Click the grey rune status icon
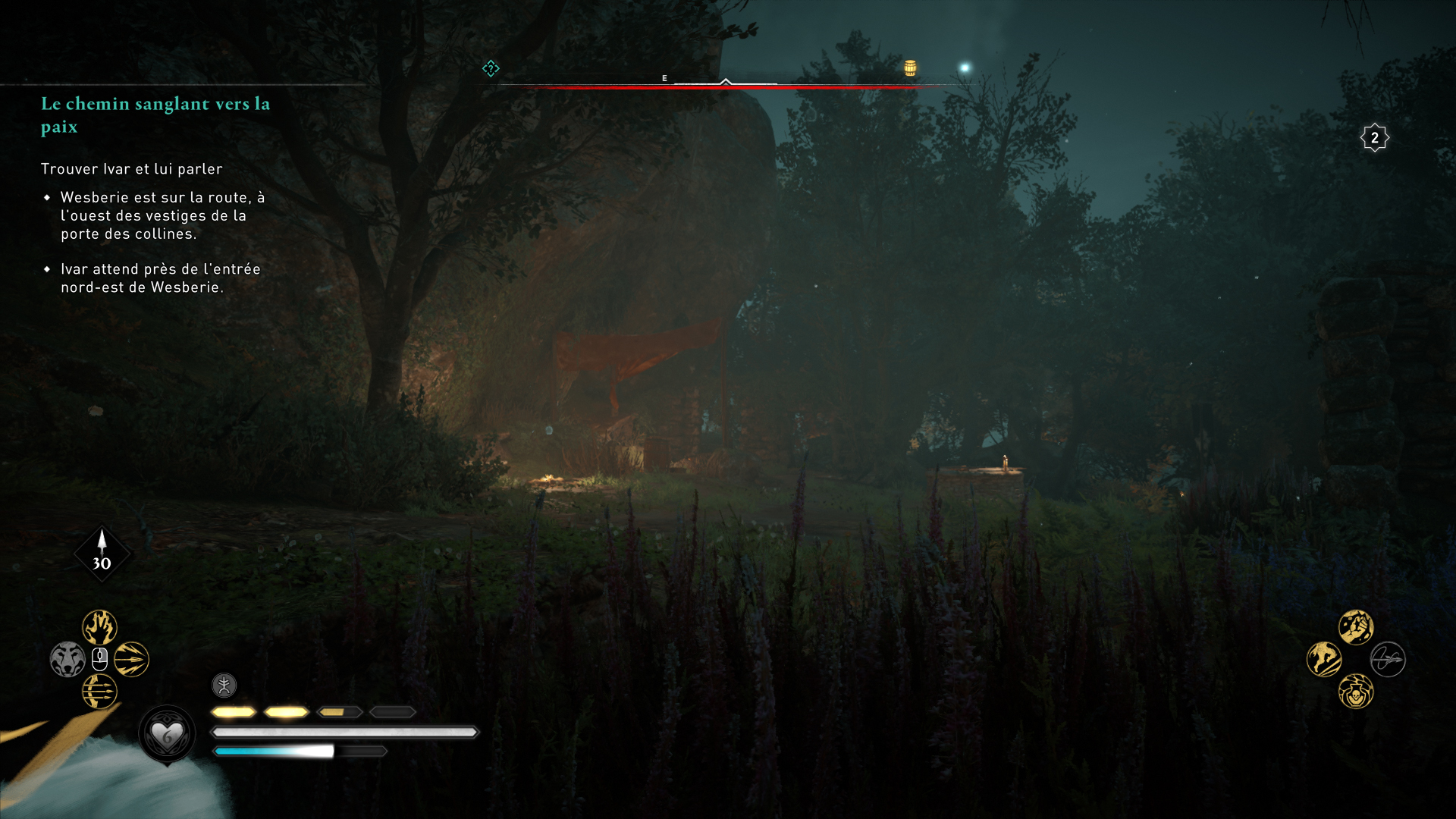 click(x=224, y=686)
